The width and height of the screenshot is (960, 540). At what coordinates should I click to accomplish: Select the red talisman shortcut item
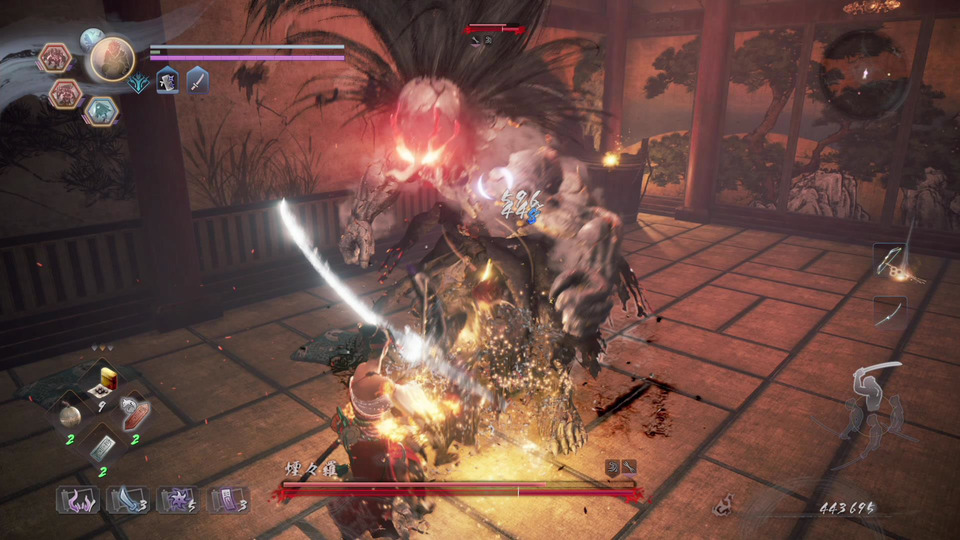(134, 412)
